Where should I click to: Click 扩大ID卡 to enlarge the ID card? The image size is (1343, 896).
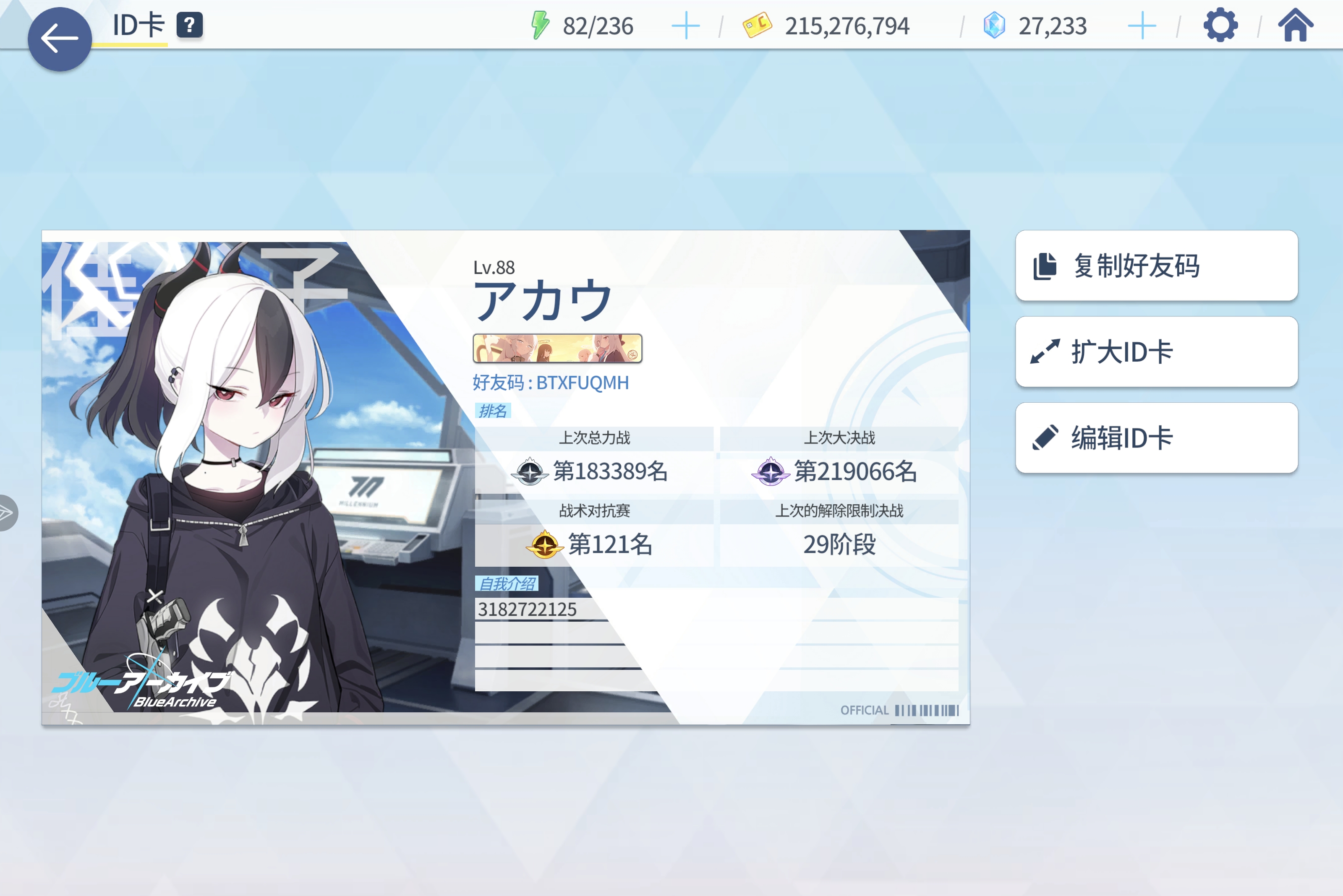[x=1155, y=352]
